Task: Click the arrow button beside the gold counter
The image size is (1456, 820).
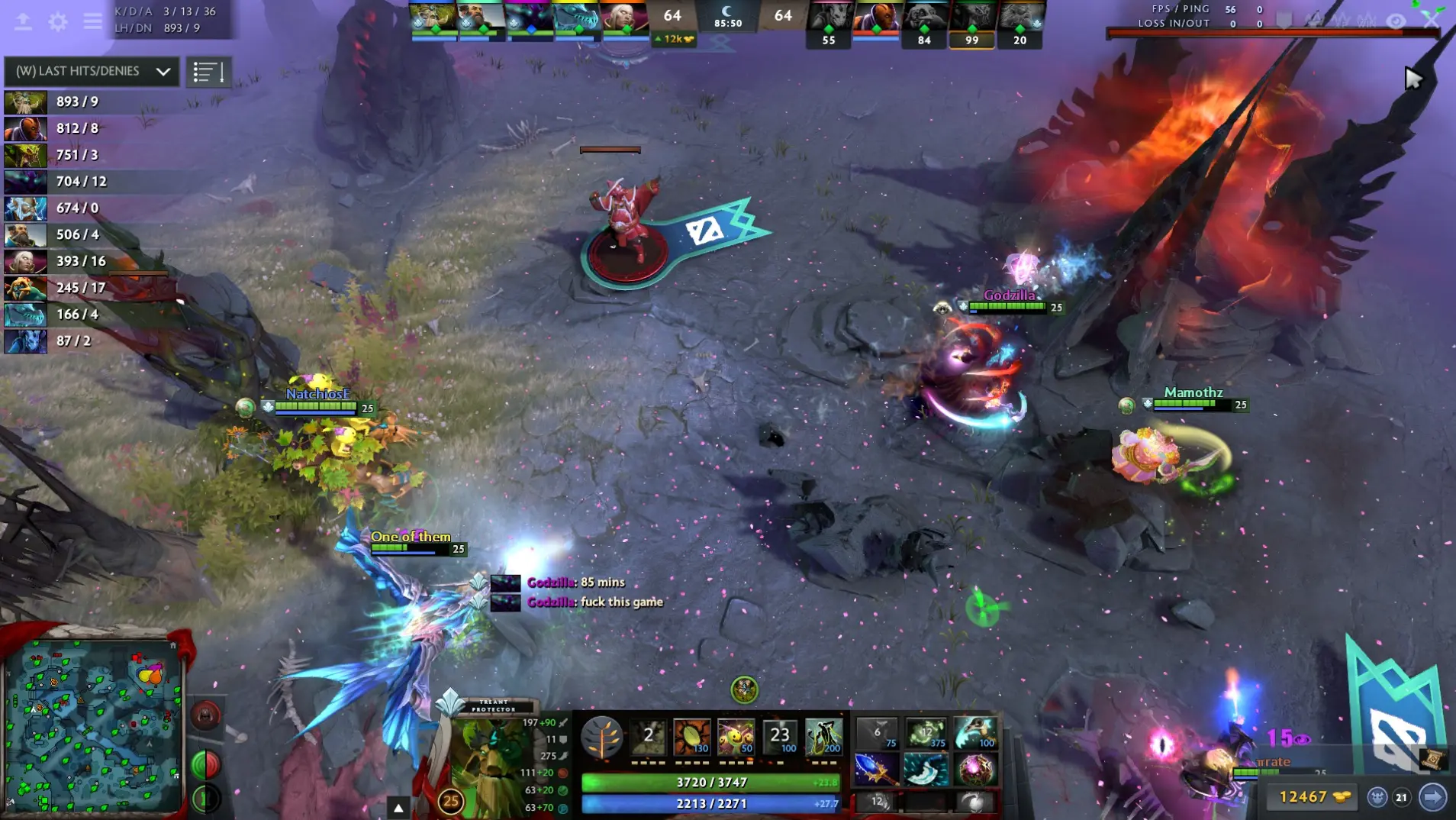Action: (1432, 797)
